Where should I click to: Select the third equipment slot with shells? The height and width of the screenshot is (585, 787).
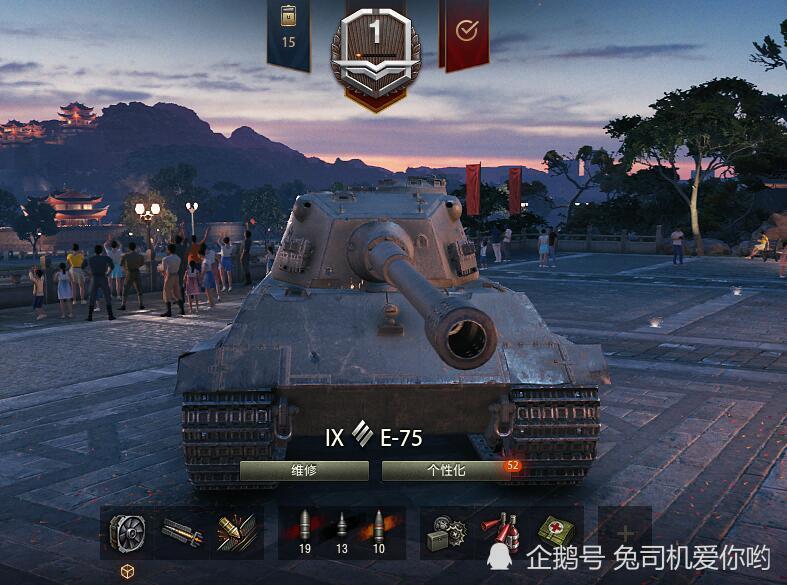[x=236, y=532]
